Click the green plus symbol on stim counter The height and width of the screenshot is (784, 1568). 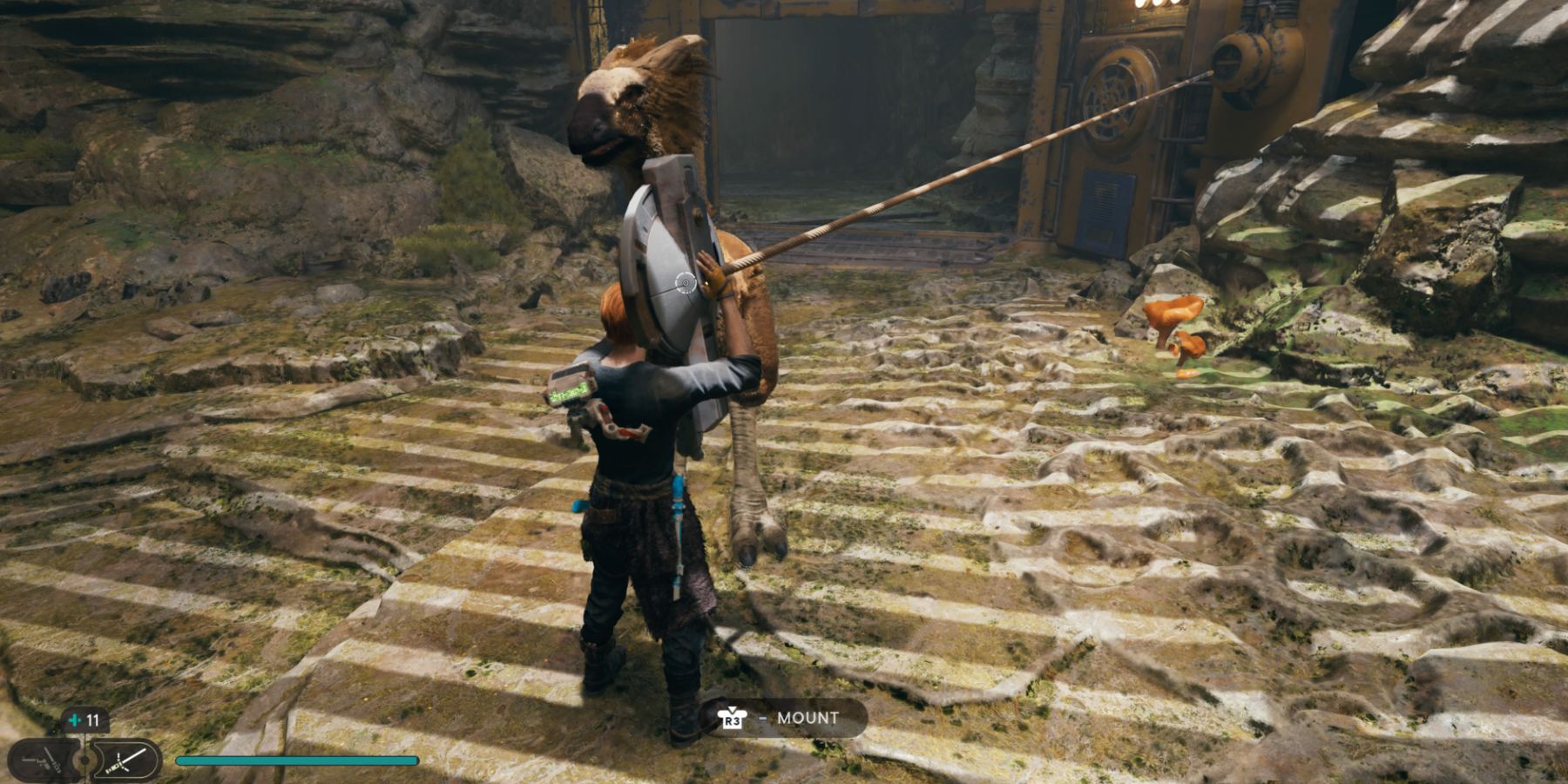click(73, 719)
